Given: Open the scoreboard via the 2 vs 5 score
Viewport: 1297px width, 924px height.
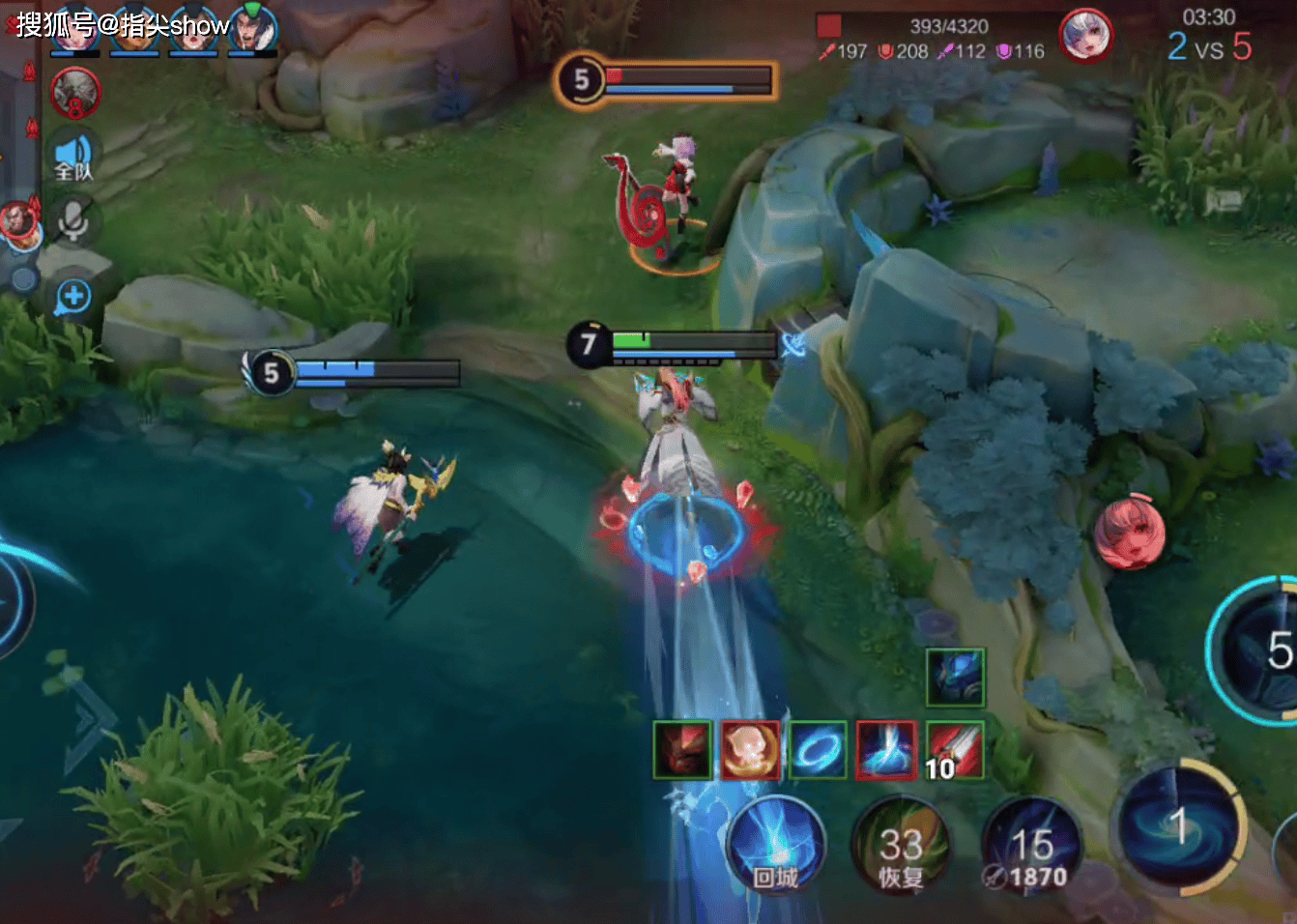Looking at the screenshot, I should click(1209, 46).
